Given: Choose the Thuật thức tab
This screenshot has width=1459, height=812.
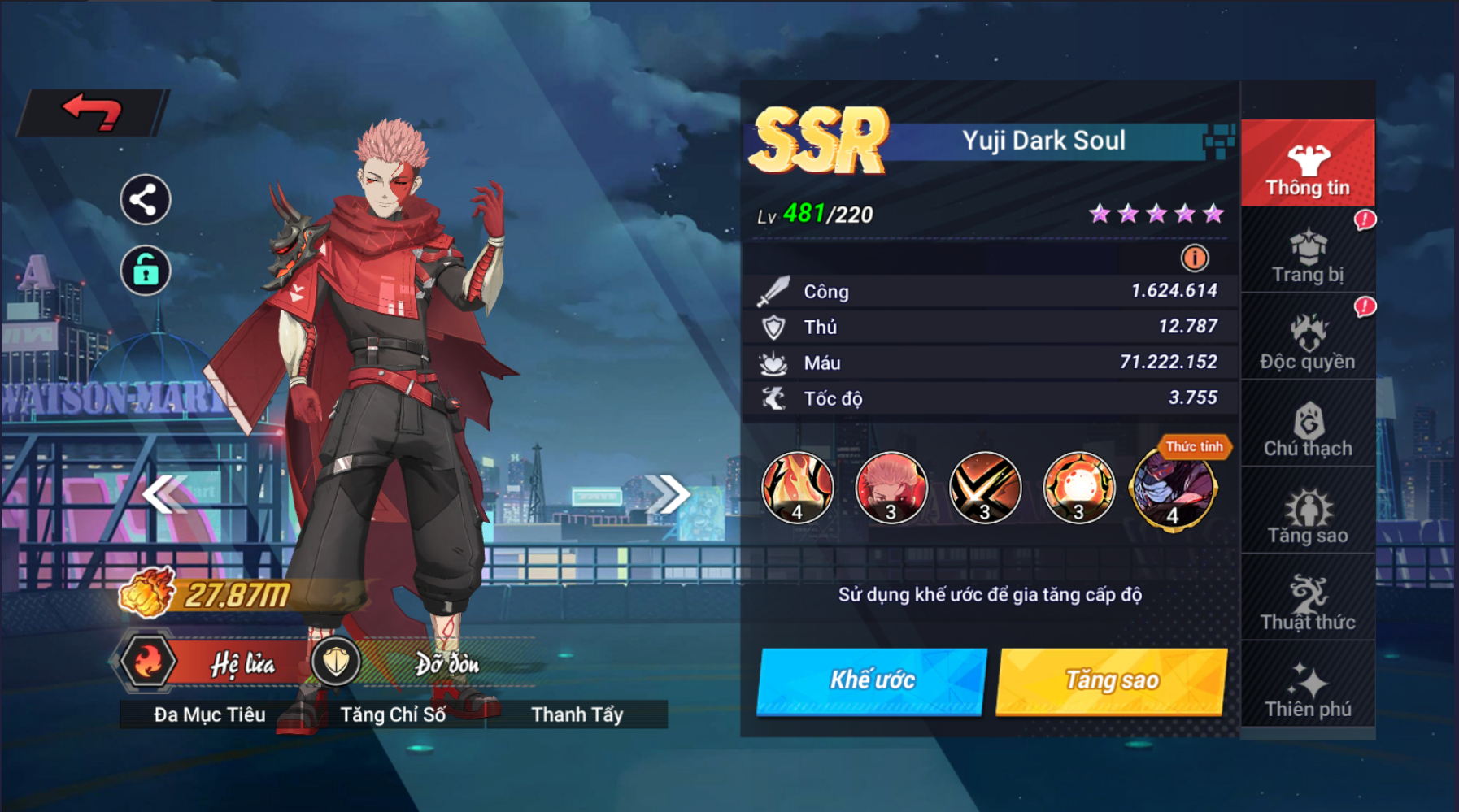Looking at the screenshot, I should 1307,603.
